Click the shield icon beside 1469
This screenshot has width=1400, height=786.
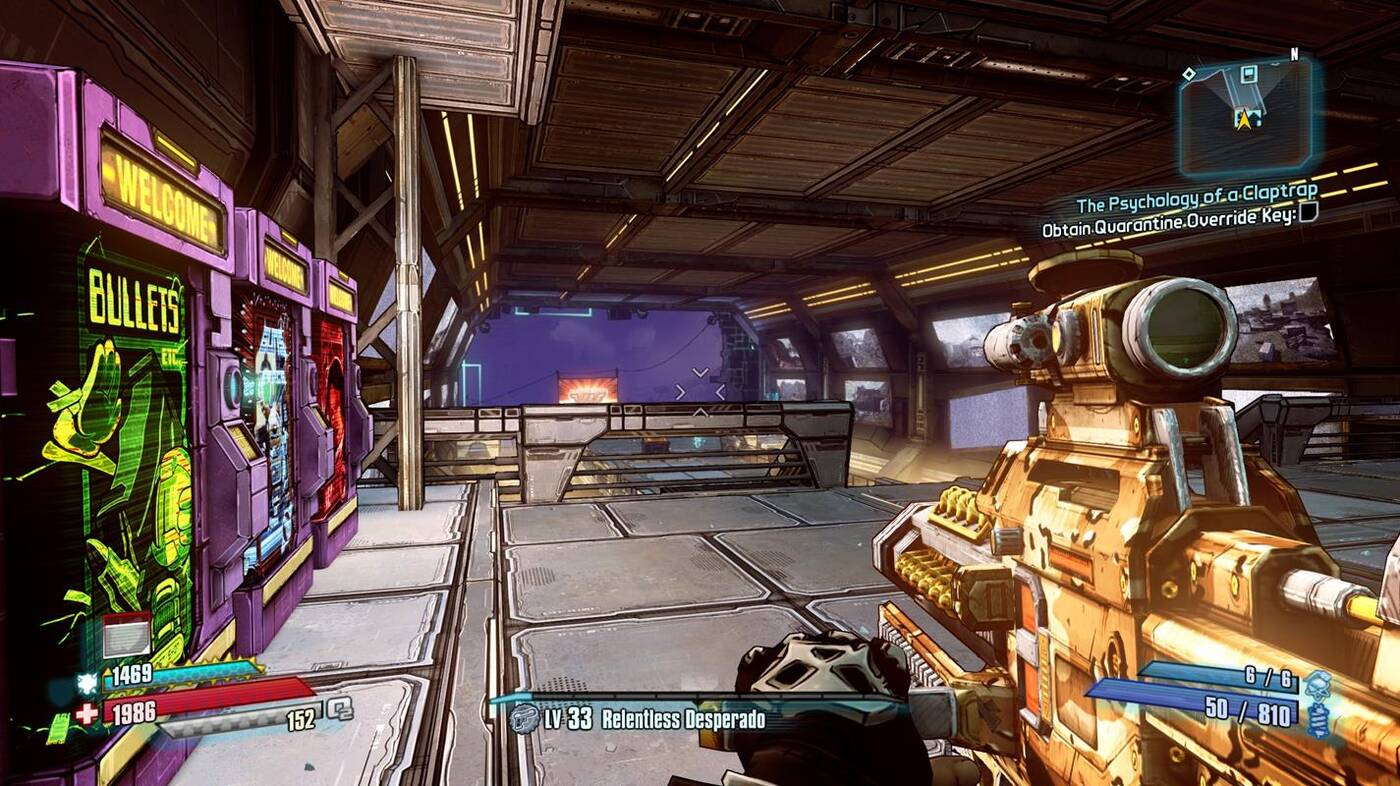(x=87, y=681)
